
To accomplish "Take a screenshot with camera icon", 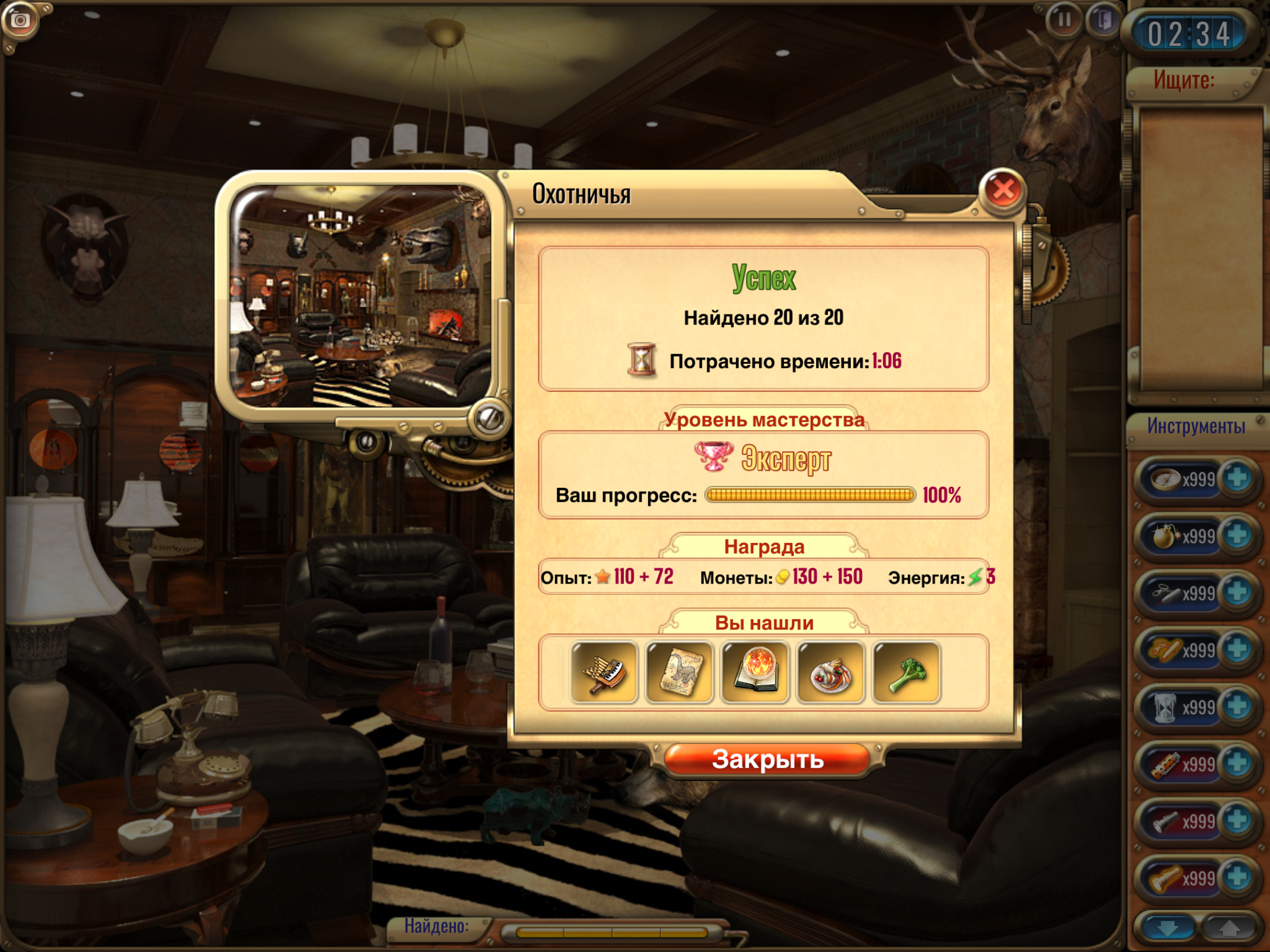I will (21, 21).
